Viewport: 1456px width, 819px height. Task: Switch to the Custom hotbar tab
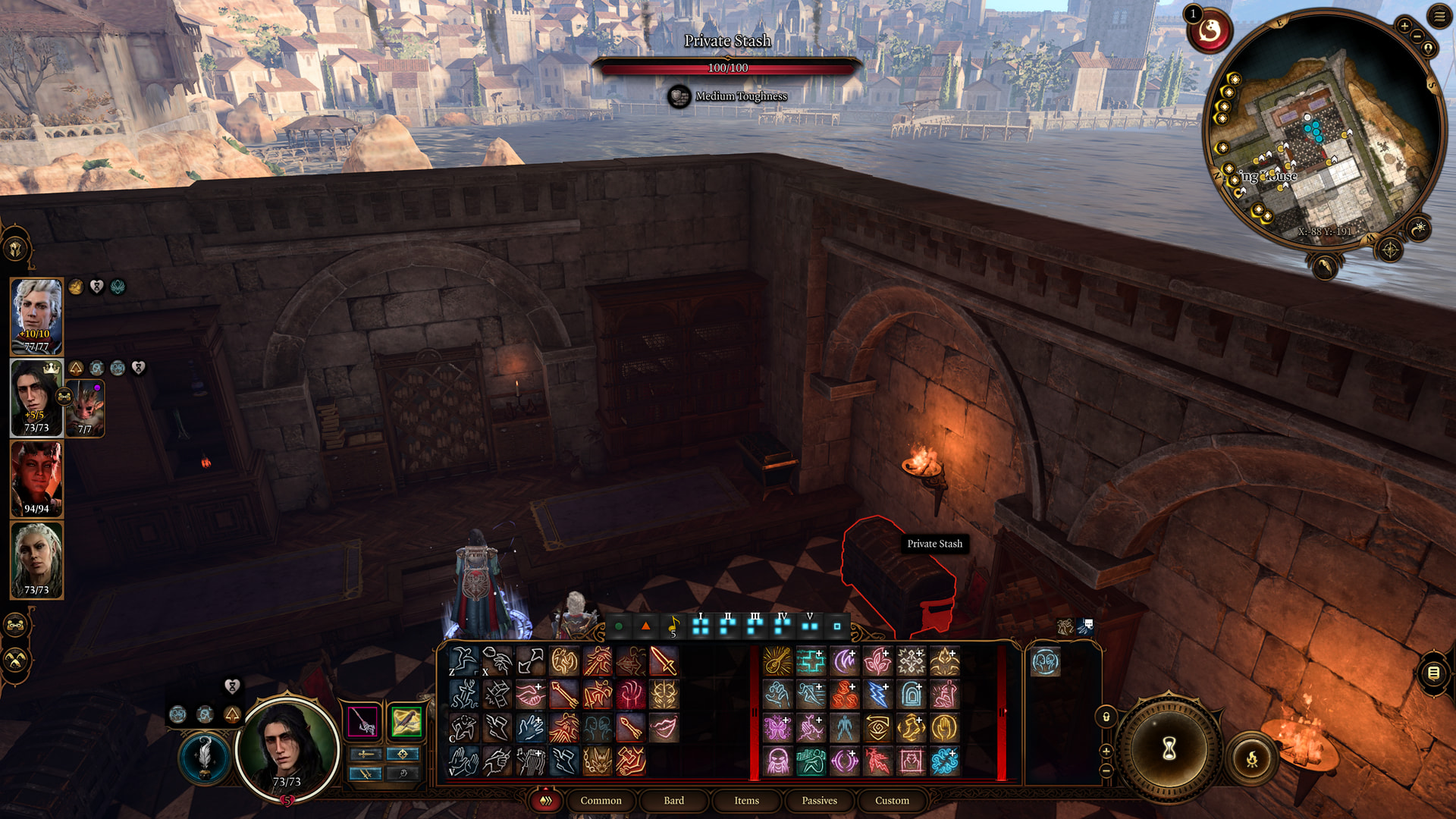[892, 801]
